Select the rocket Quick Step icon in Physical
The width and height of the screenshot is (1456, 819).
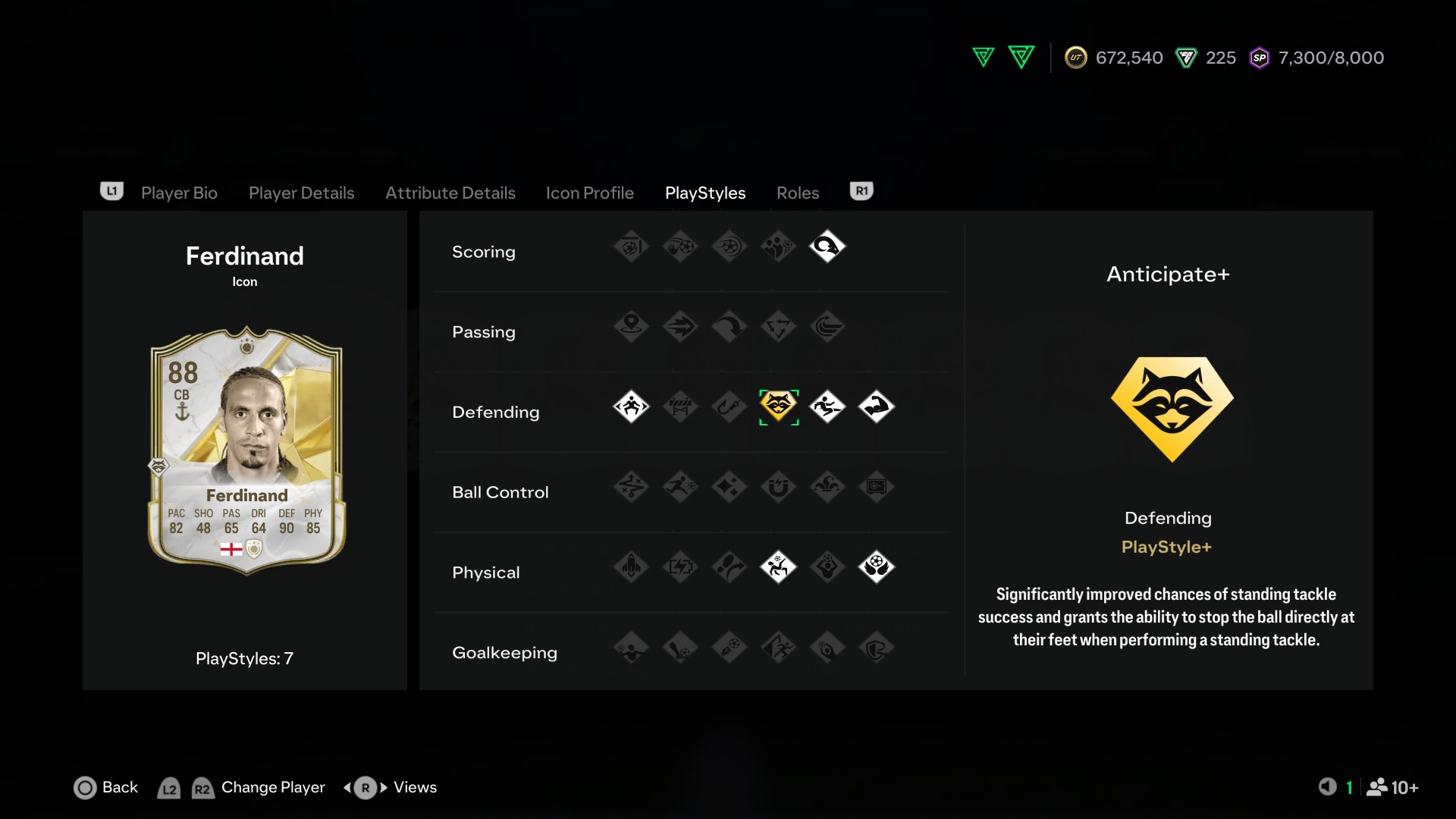(631, 567)
